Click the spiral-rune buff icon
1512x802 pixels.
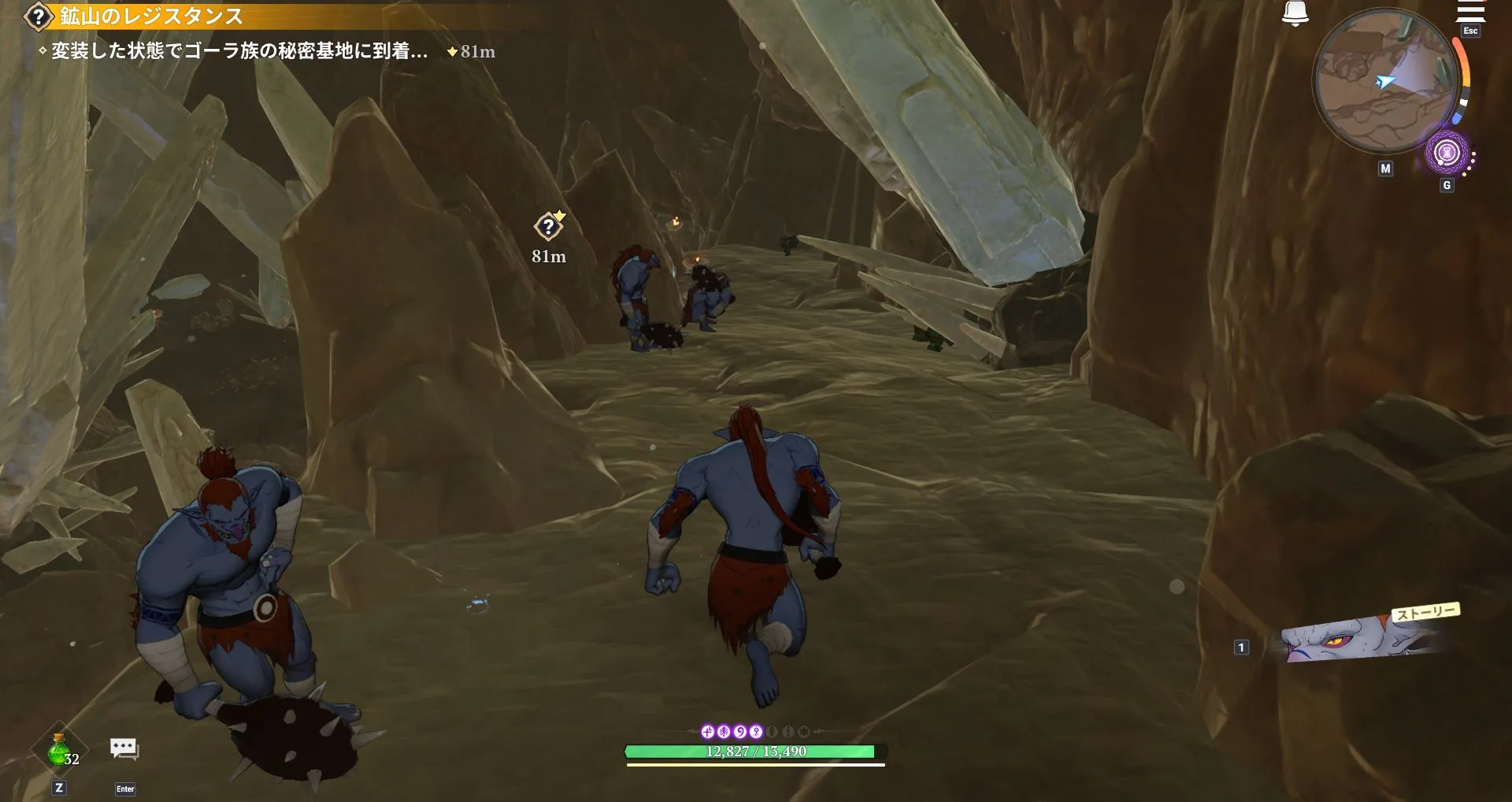tap(739, 731)
